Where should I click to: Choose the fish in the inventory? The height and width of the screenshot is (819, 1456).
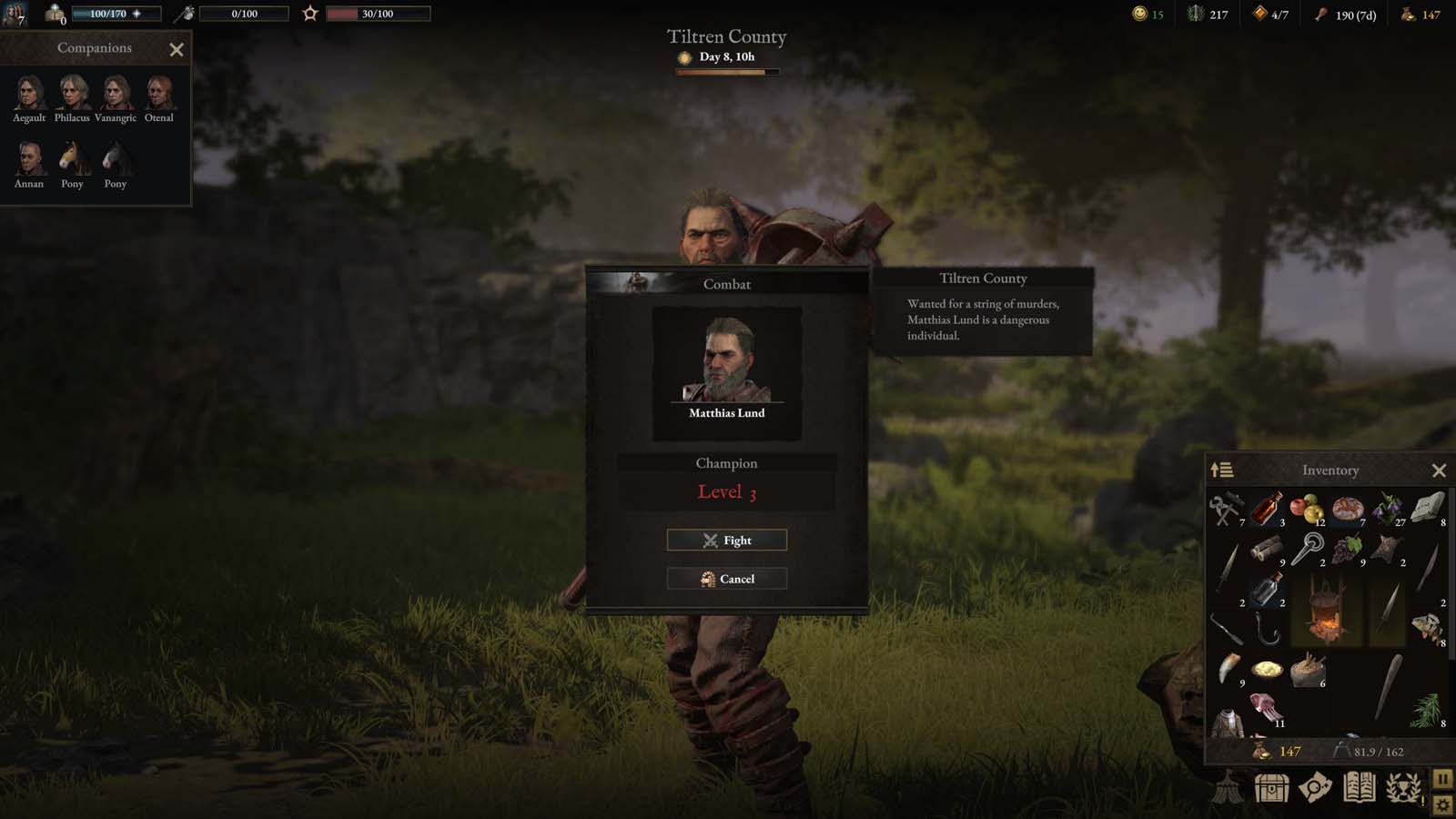point(1426,626)
